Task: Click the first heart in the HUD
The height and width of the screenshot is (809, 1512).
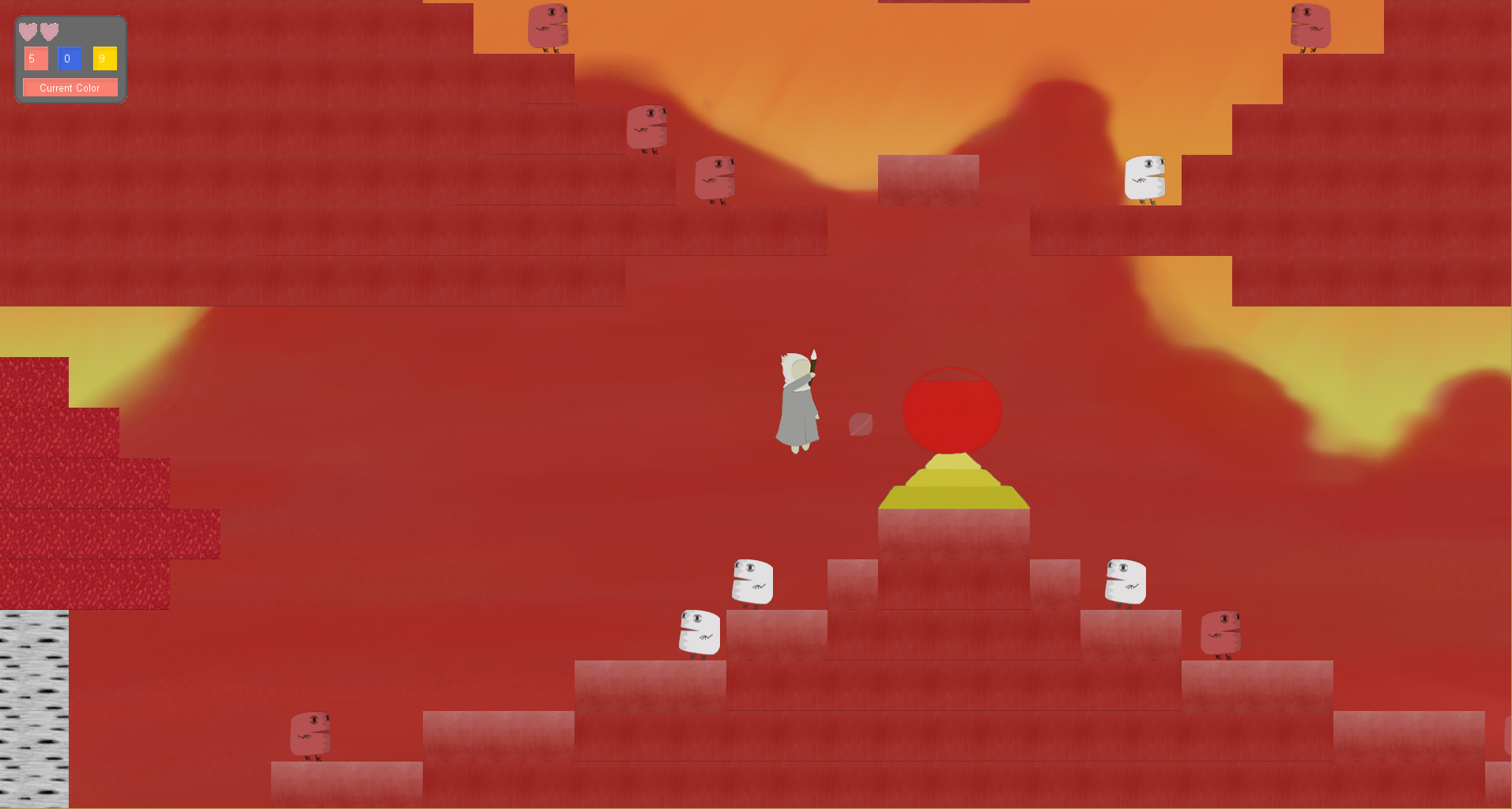Action: click(28, 32)
